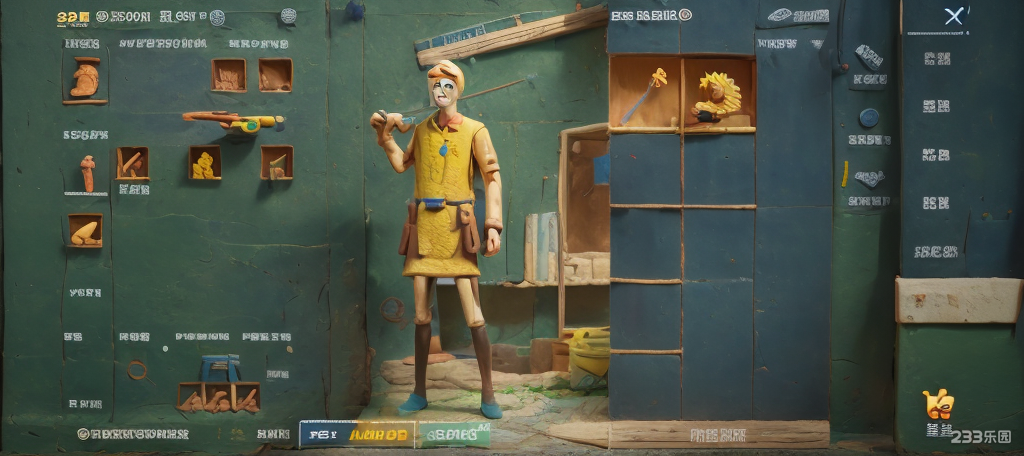Open the yellow cat icon
This screenshot has width=1024, height=456.
tap(938, 405)
